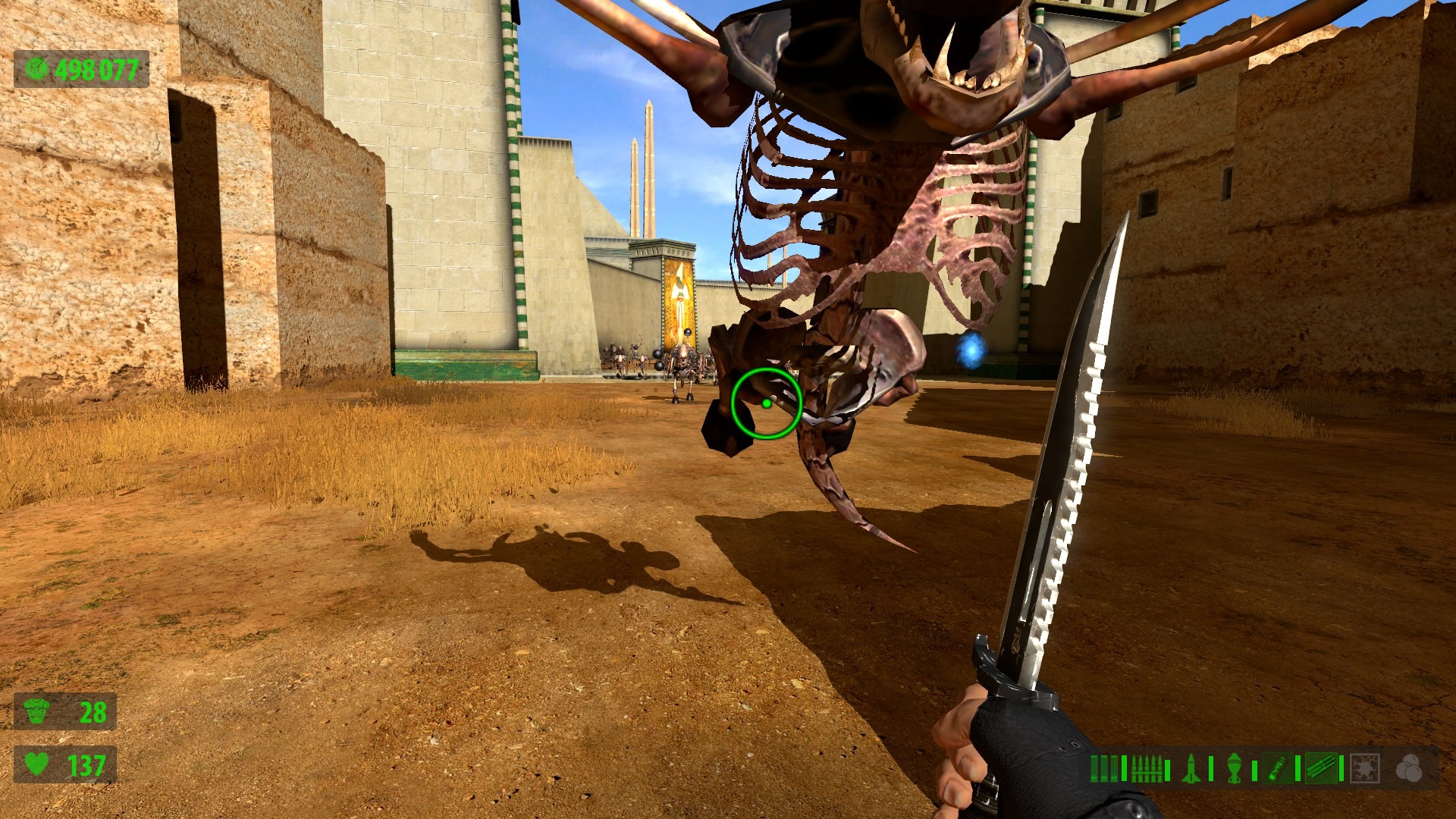Select the greyed-out cannonballs ammo icon
Screen dimensions: 1456x819
coord(1409,768)
